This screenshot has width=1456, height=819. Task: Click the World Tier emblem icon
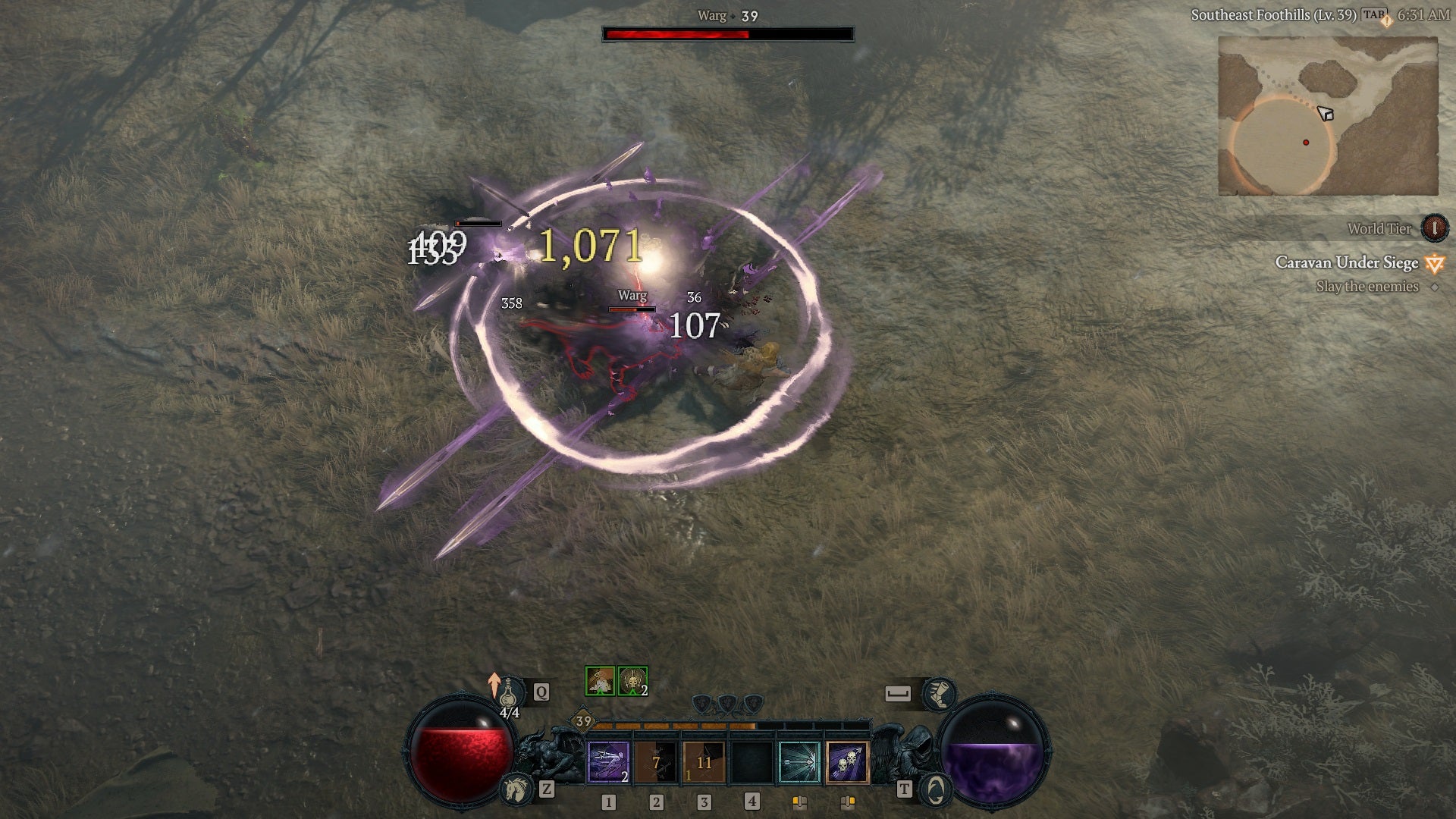(x=1433, y=229)
